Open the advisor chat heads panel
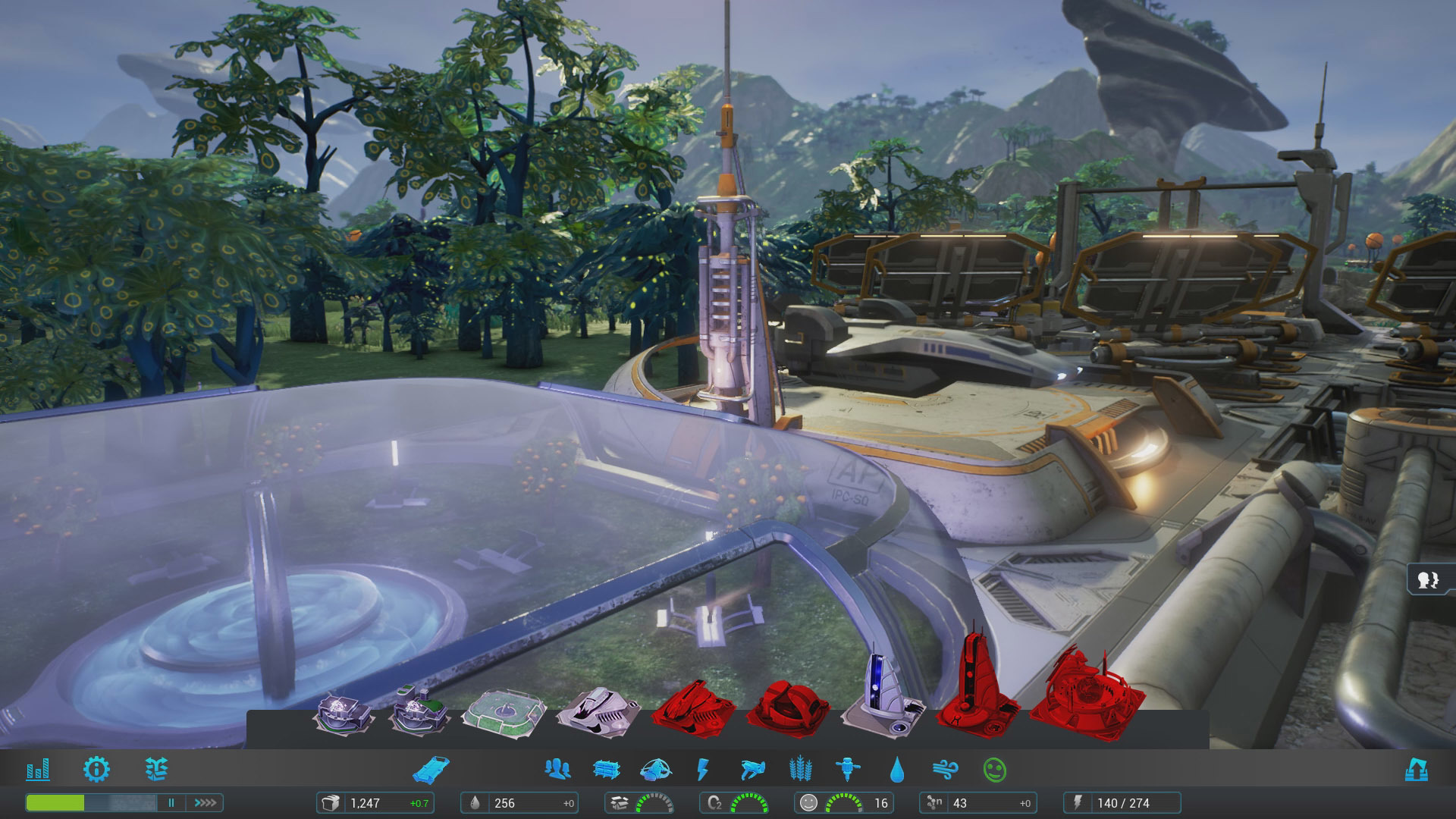The height and width of the screenshot is (819, 1456). tap(1428, 580)
